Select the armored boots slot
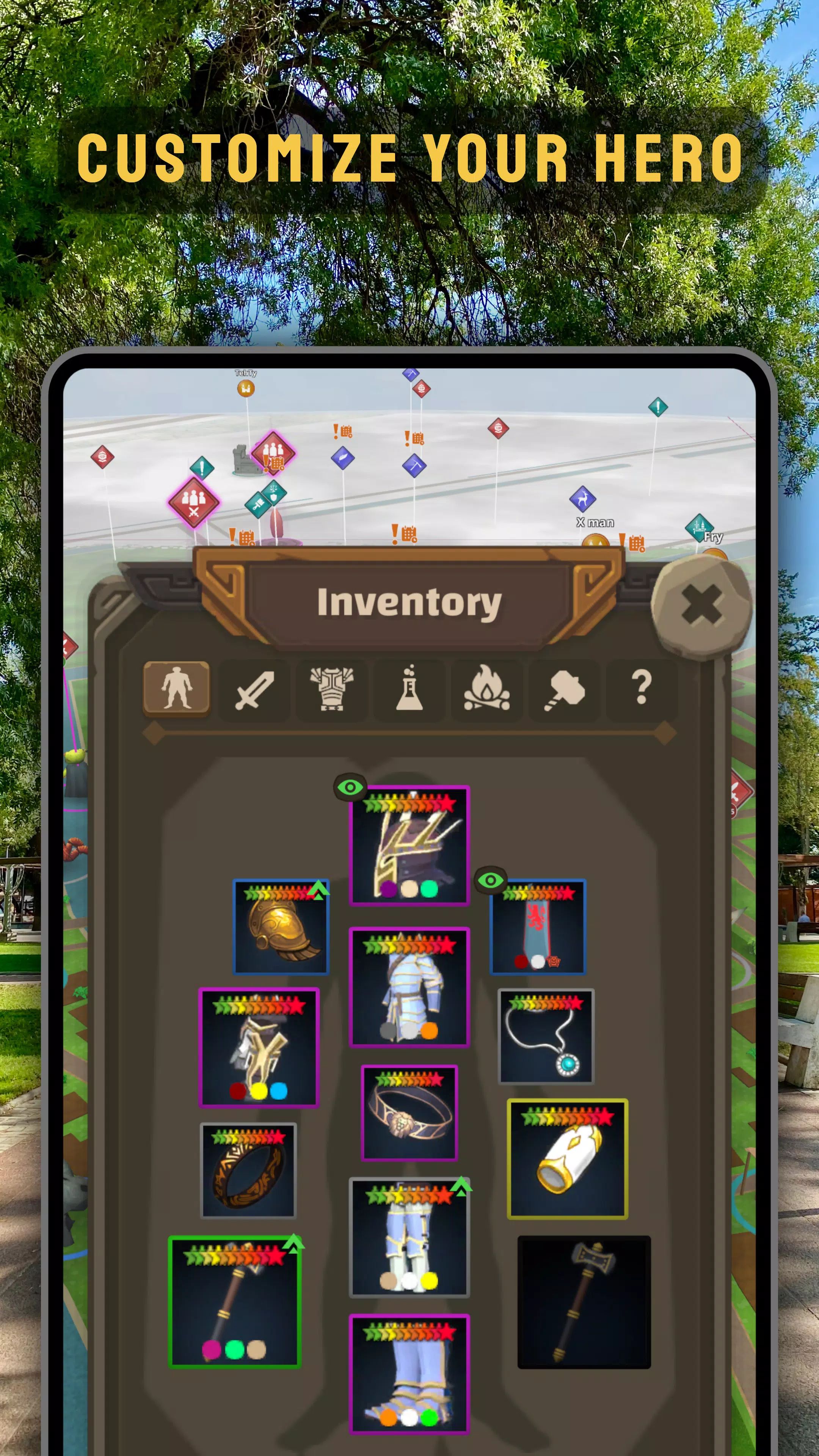 point(409,1374)
